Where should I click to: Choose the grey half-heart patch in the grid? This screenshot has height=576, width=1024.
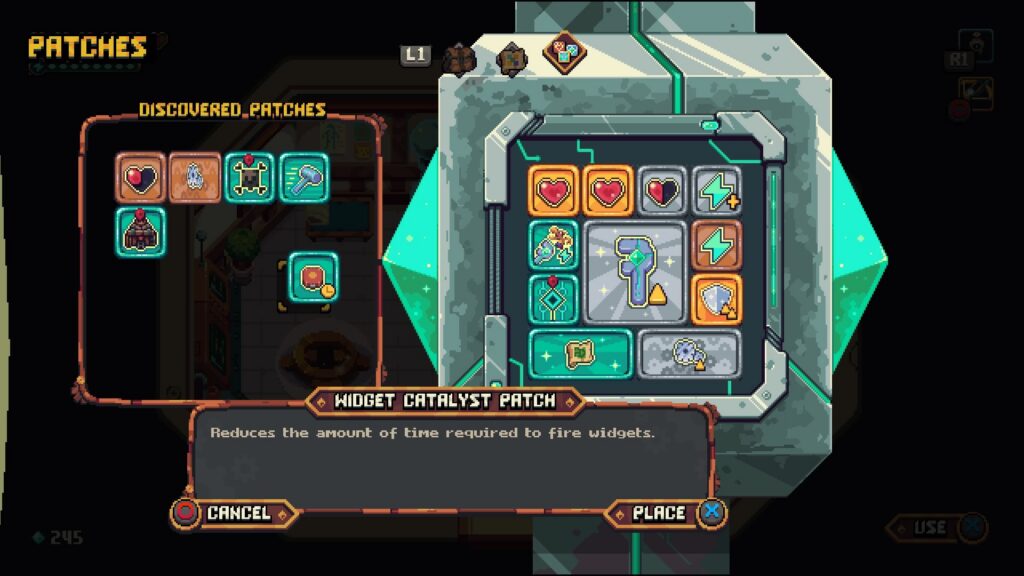(662, 190)
